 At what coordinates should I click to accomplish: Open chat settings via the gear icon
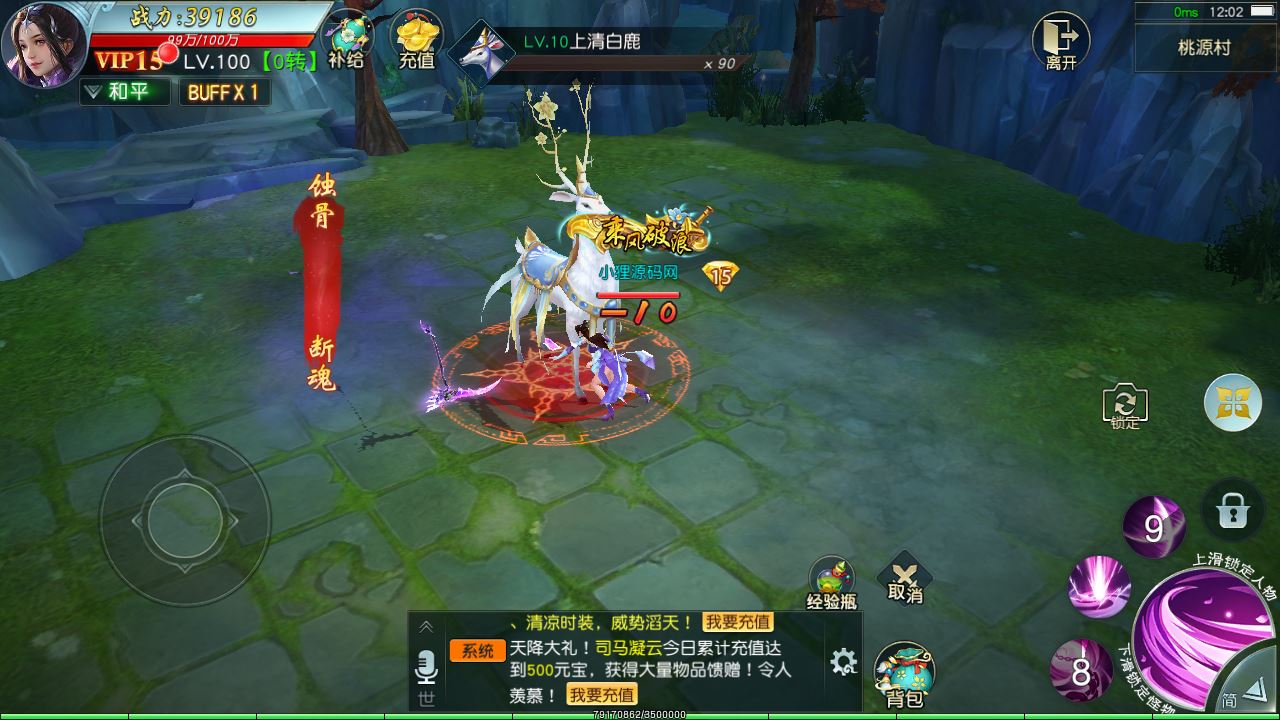[843, 661]
